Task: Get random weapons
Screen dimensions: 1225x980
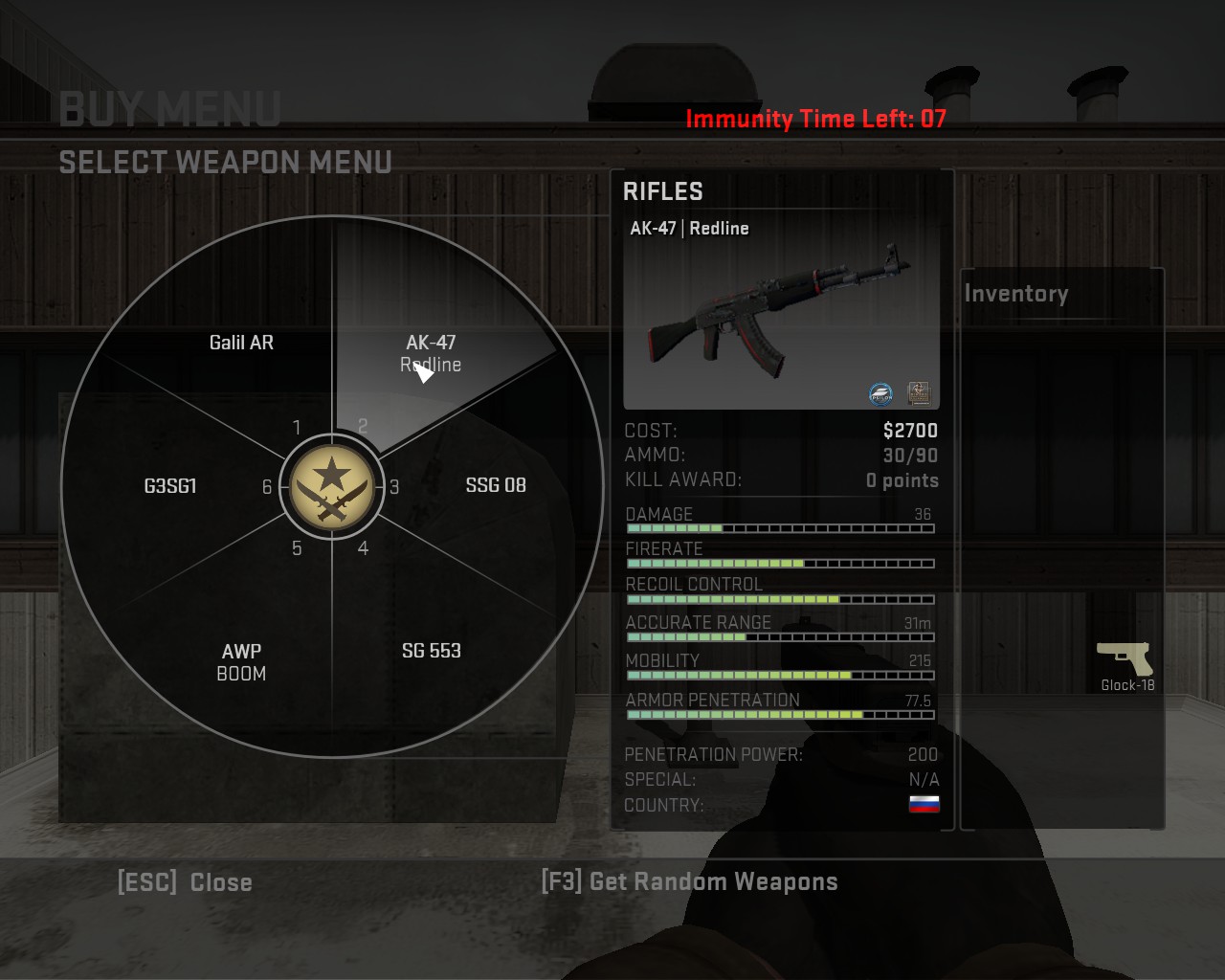Action: 689,881
